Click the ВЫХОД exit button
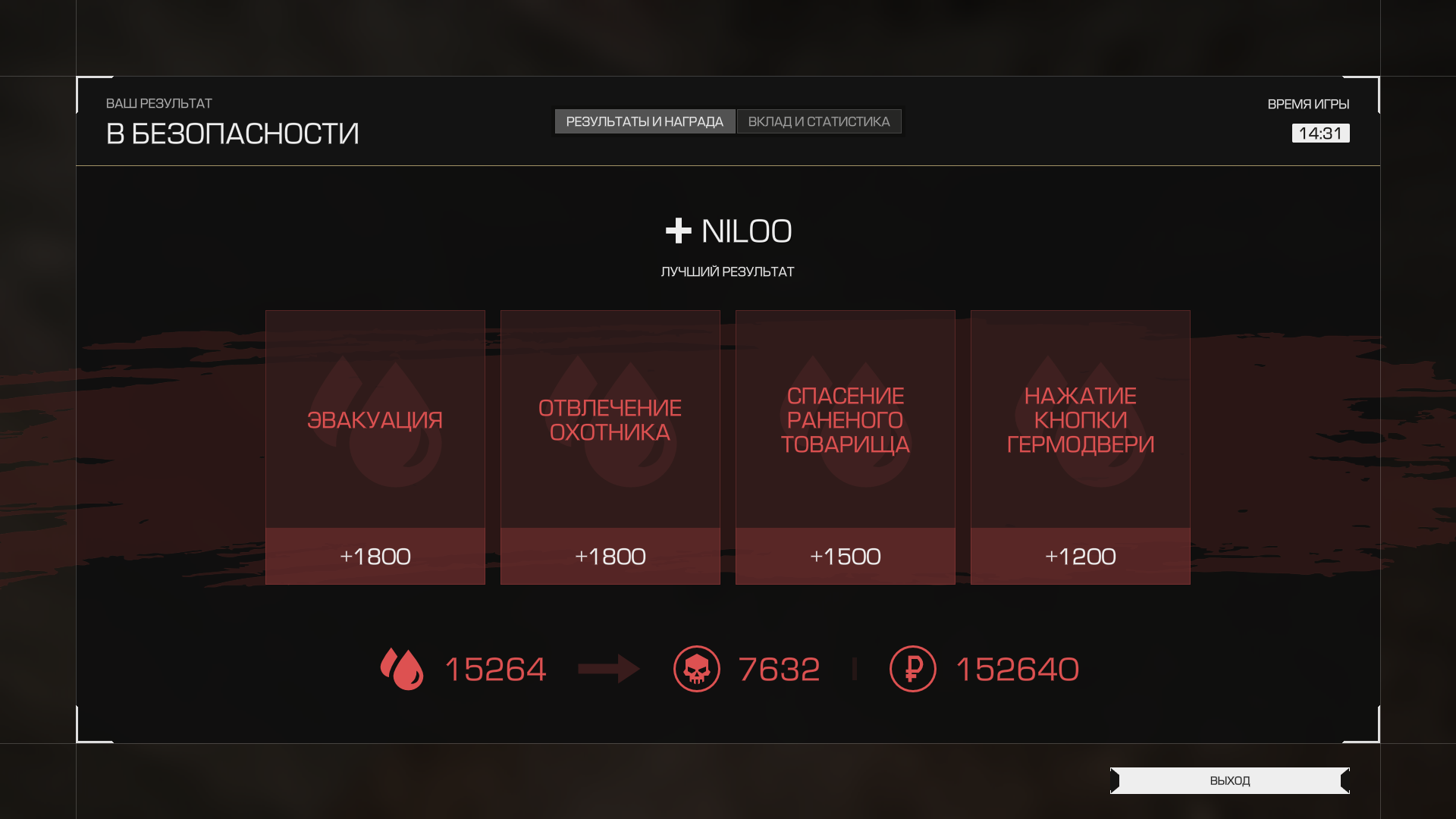 coord(1229,780)
